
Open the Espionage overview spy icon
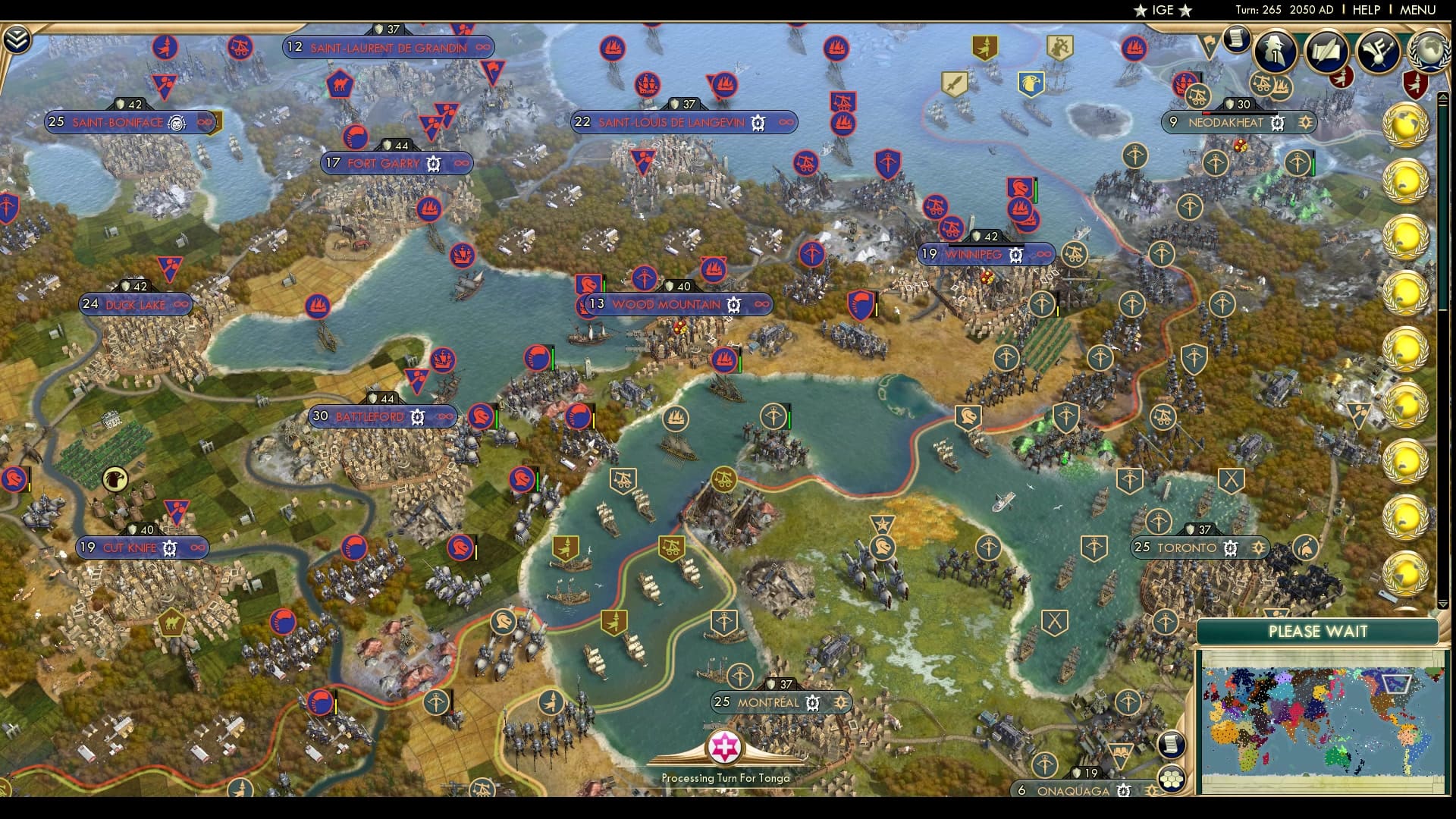click(x=1275, y=52)
